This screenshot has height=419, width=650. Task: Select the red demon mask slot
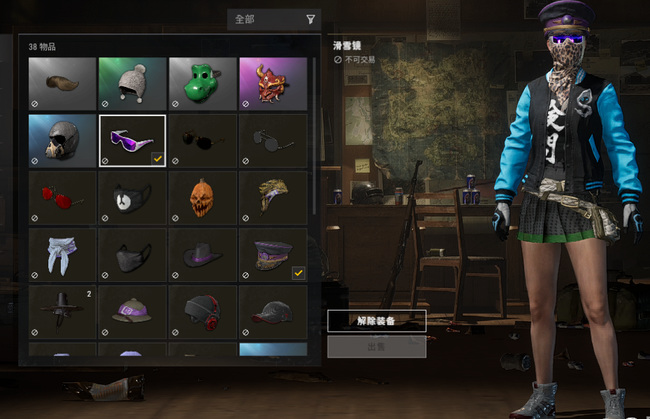(272, 83)
